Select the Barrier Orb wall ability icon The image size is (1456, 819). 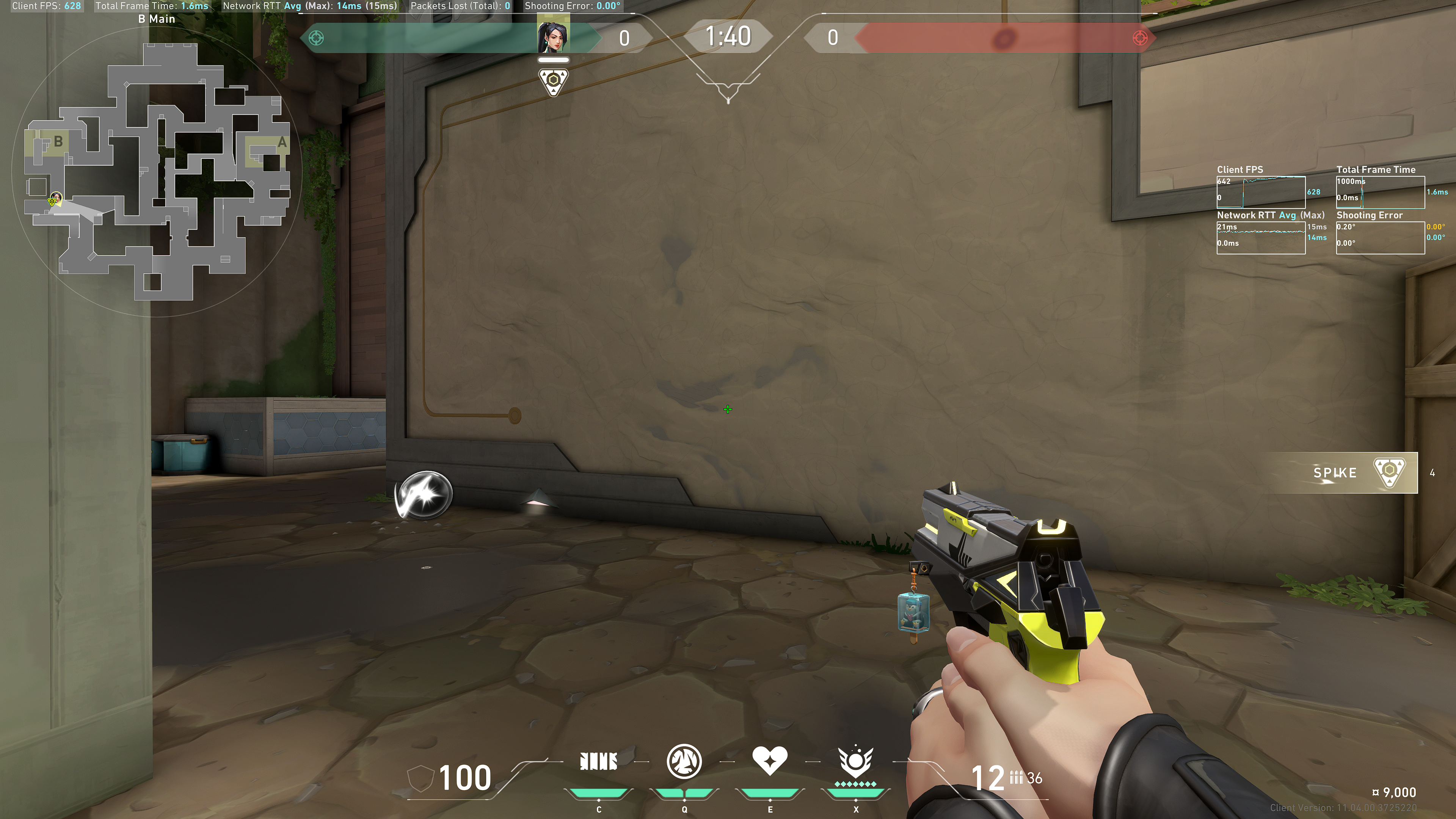tap(599, 761)
